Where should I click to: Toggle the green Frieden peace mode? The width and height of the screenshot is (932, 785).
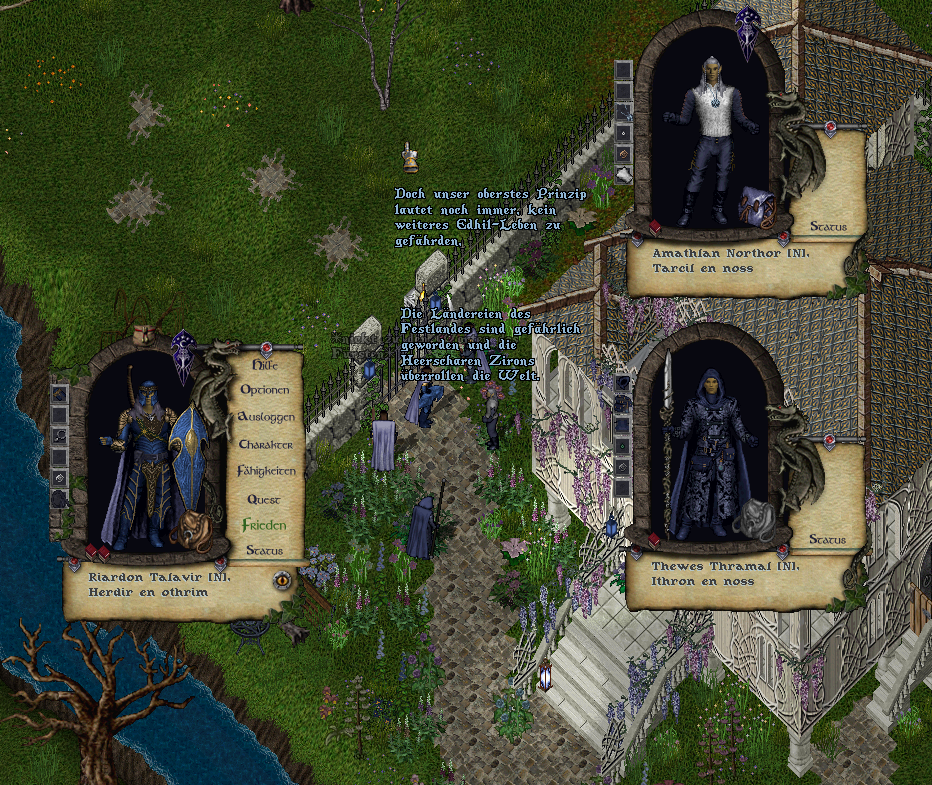pos(264,524)
